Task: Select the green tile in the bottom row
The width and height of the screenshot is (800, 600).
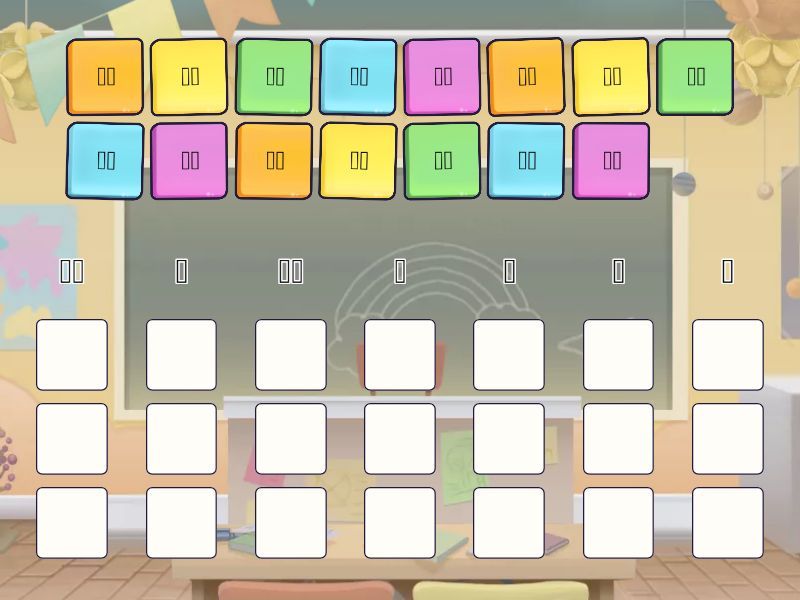Action: click(x=443, y=160)
